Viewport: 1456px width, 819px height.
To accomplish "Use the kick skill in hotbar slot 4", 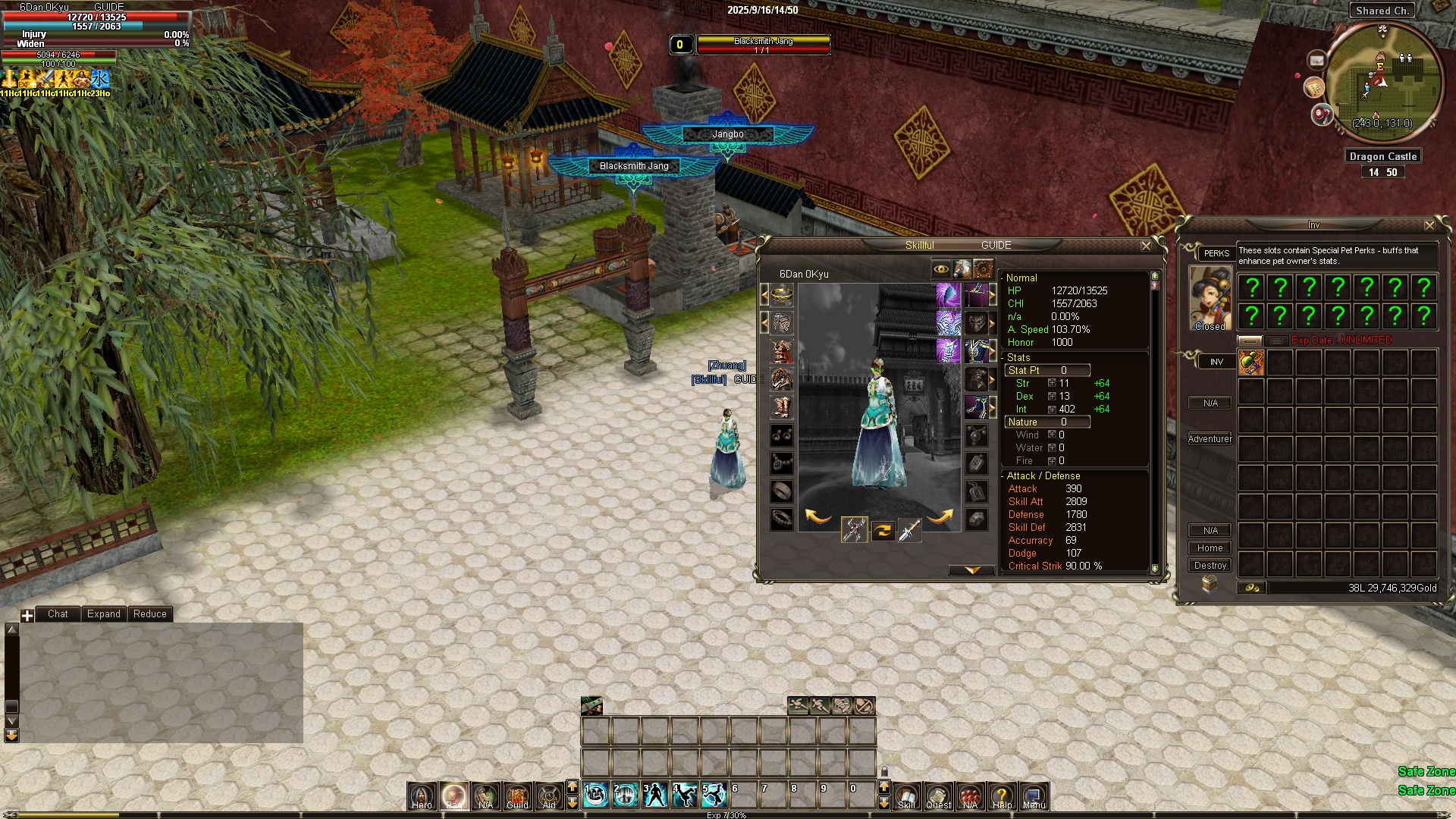I will [685, 795].
